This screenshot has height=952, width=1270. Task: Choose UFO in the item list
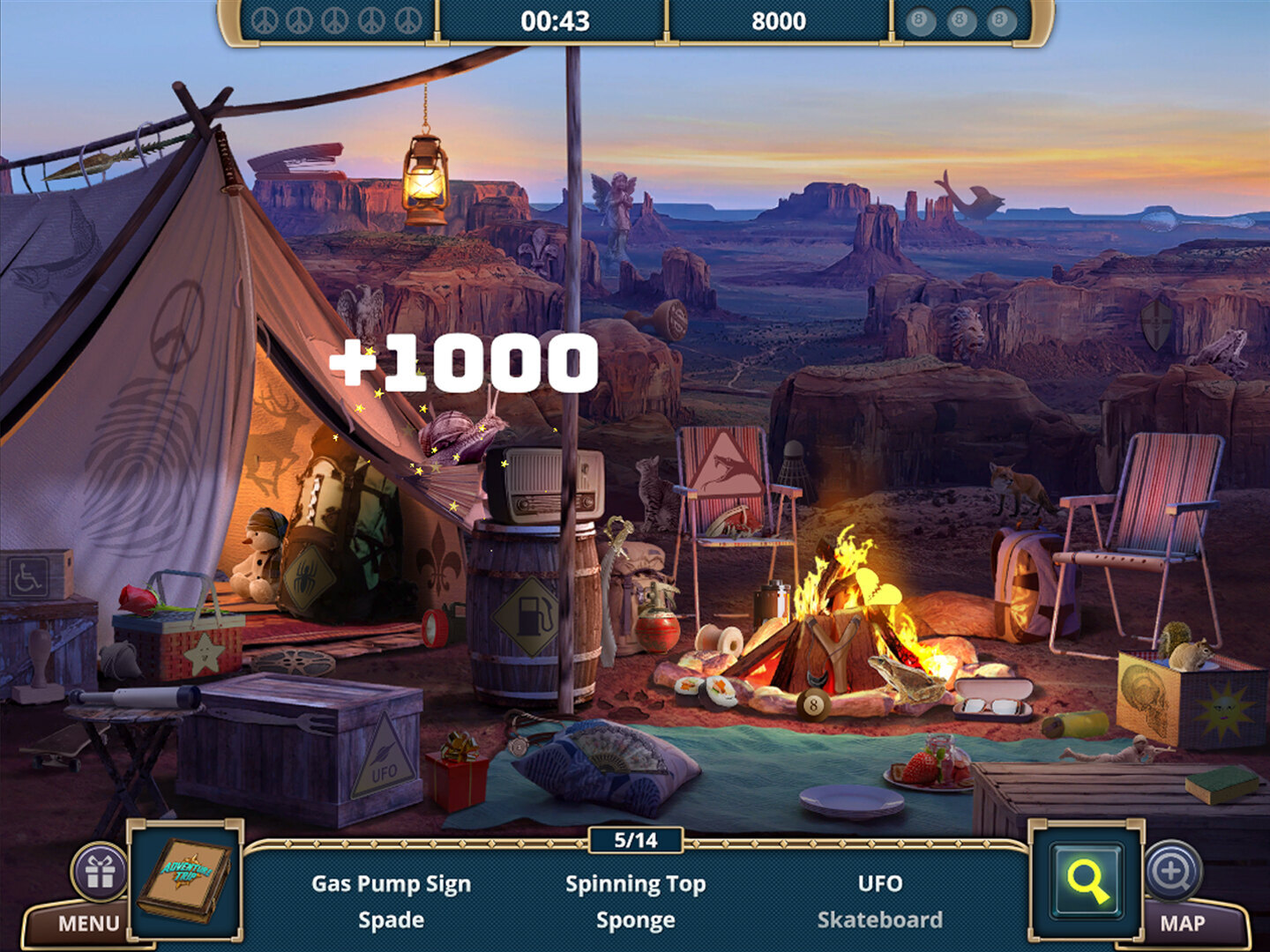[879, 883]
